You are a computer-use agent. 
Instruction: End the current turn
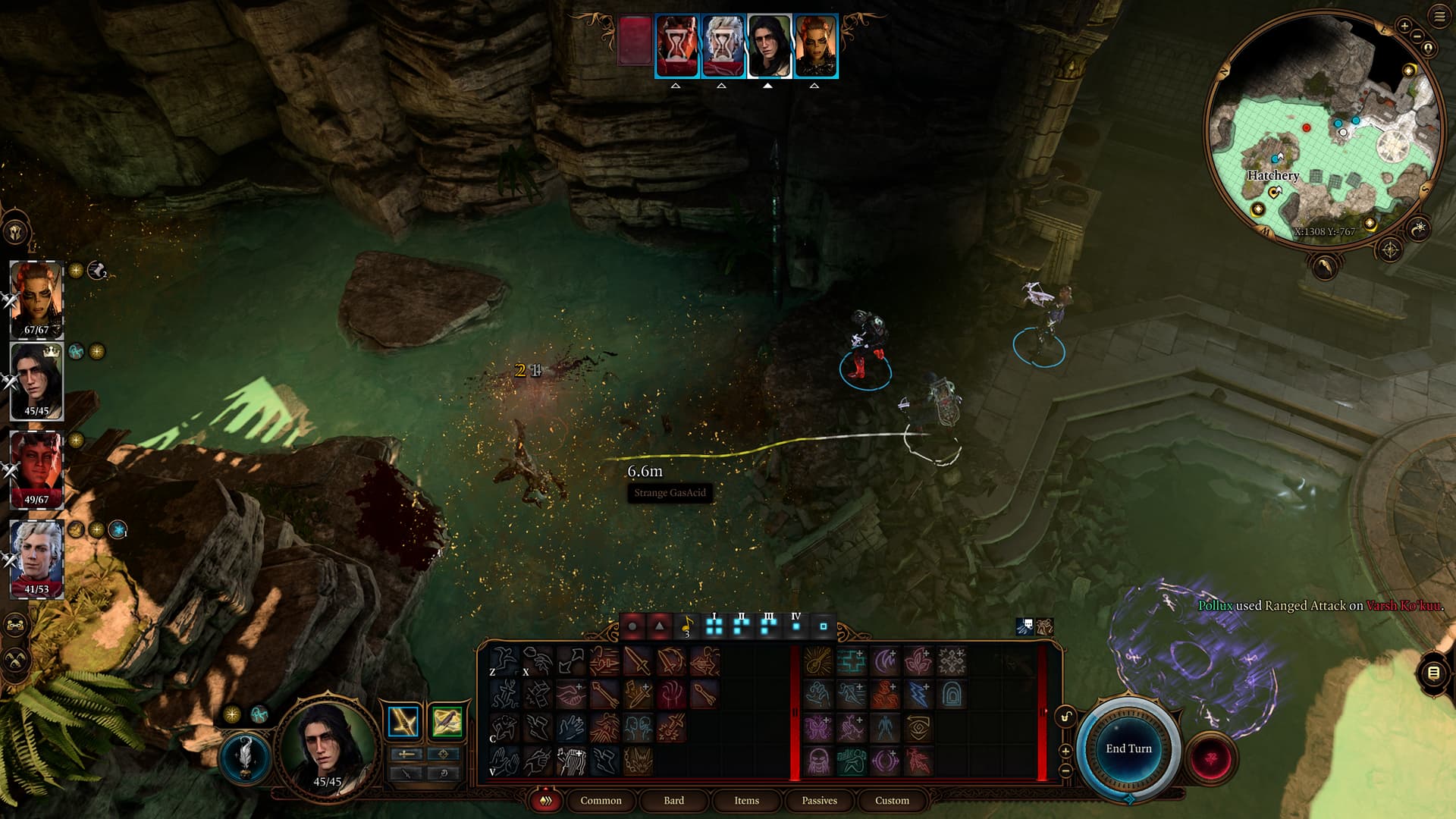[x=1128, y=748]
